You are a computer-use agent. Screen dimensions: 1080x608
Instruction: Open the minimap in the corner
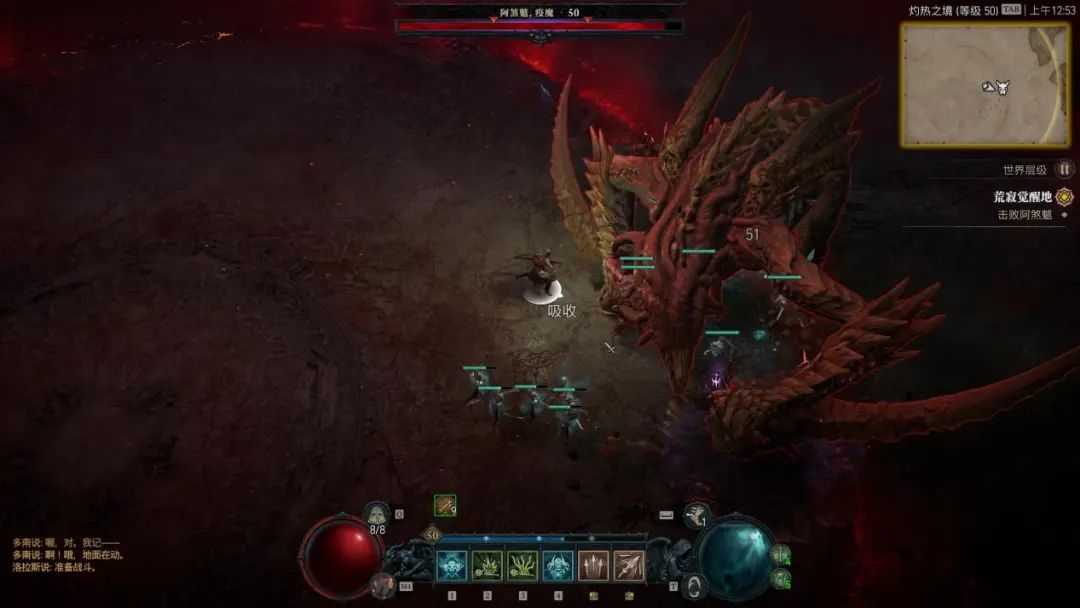click(984, 84)
